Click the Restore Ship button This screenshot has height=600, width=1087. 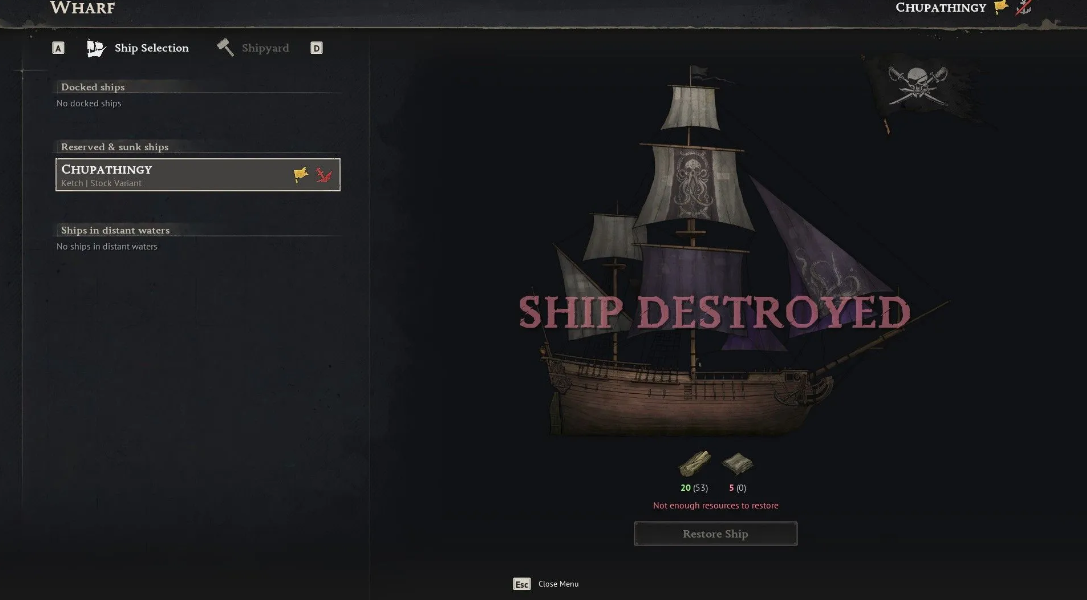pyautogui.click(x=715, y=534)
